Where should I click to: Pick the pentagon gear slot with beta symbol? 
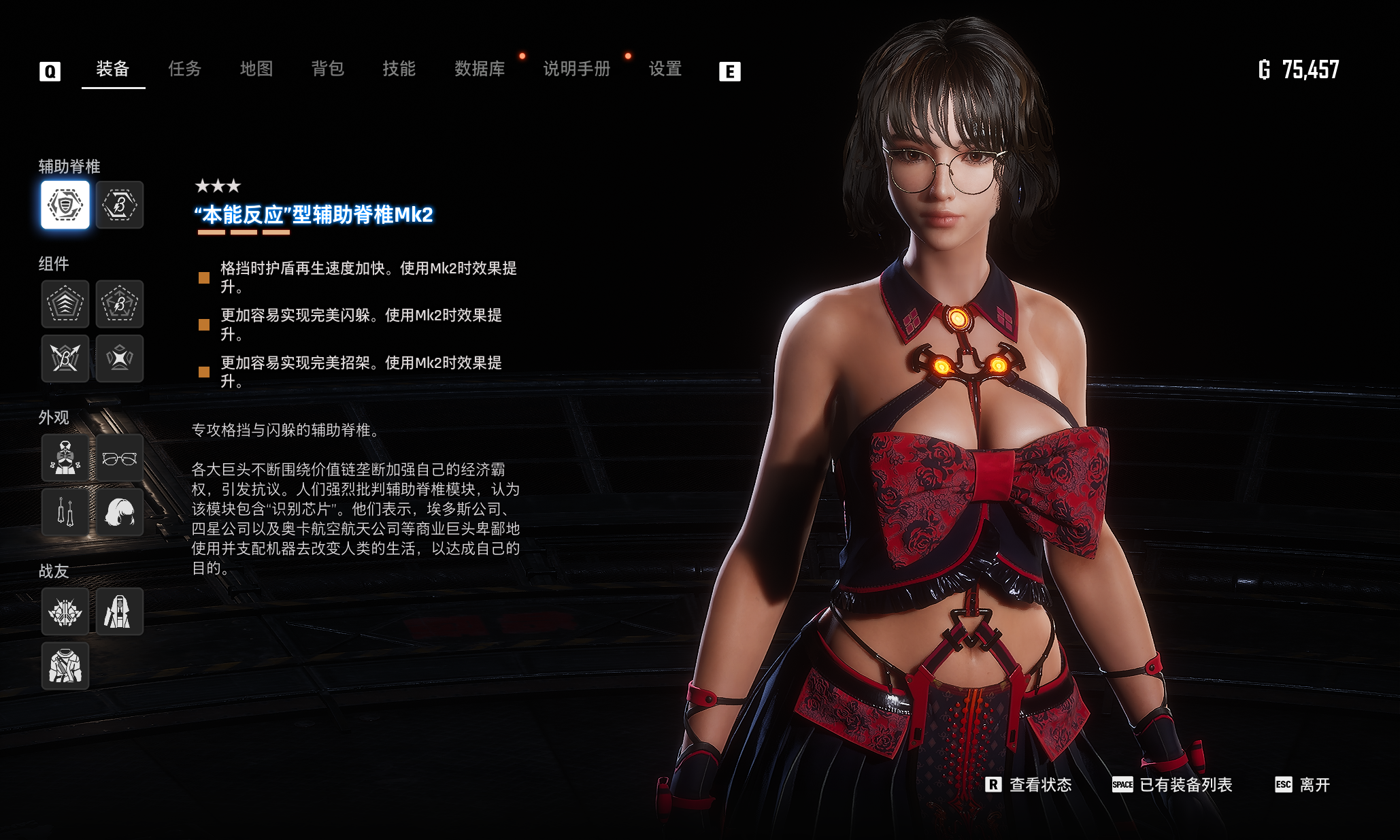(120, 304)
